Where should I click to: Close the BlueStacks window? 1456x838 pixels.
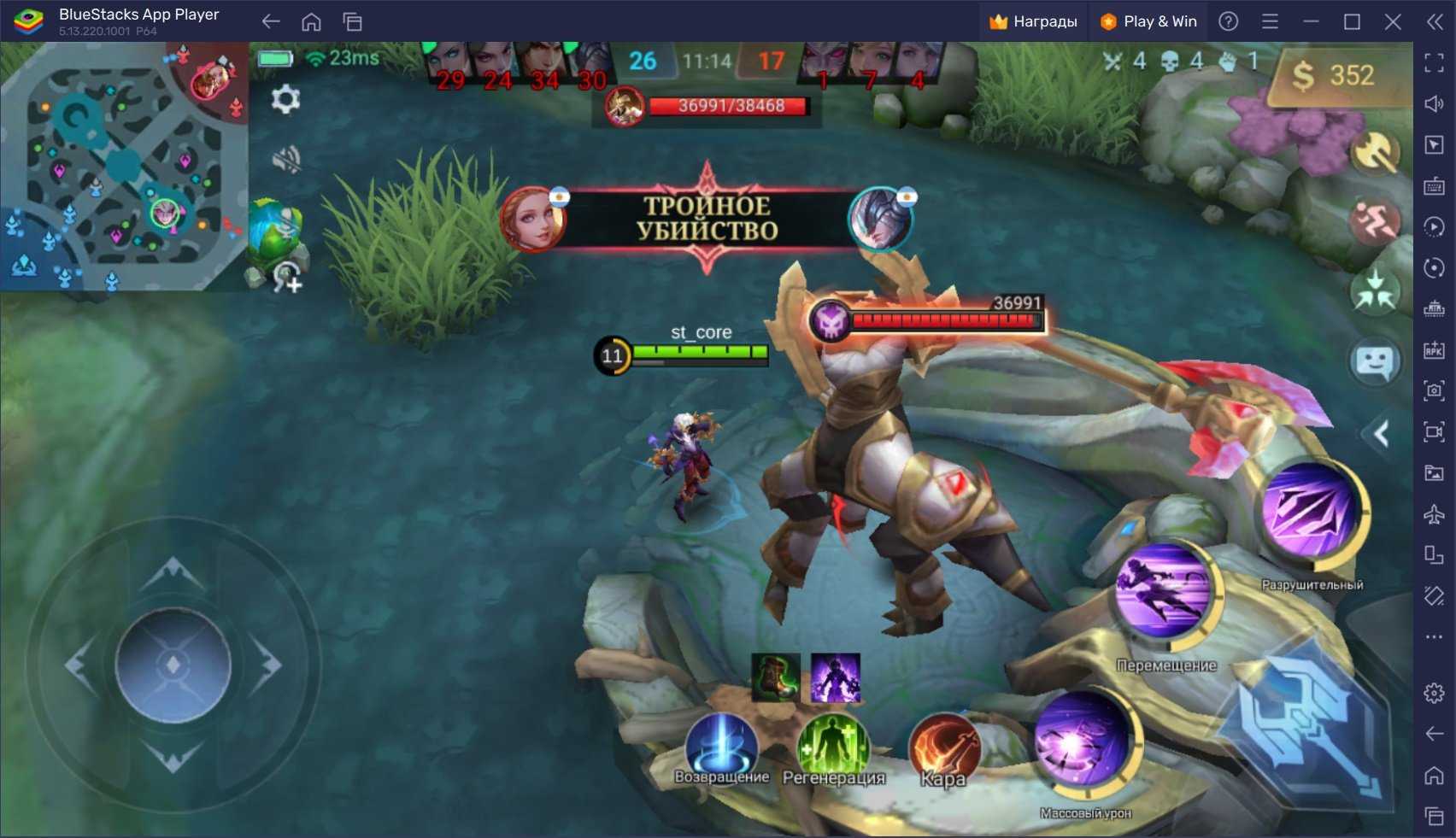click(x=1393, y=21)
